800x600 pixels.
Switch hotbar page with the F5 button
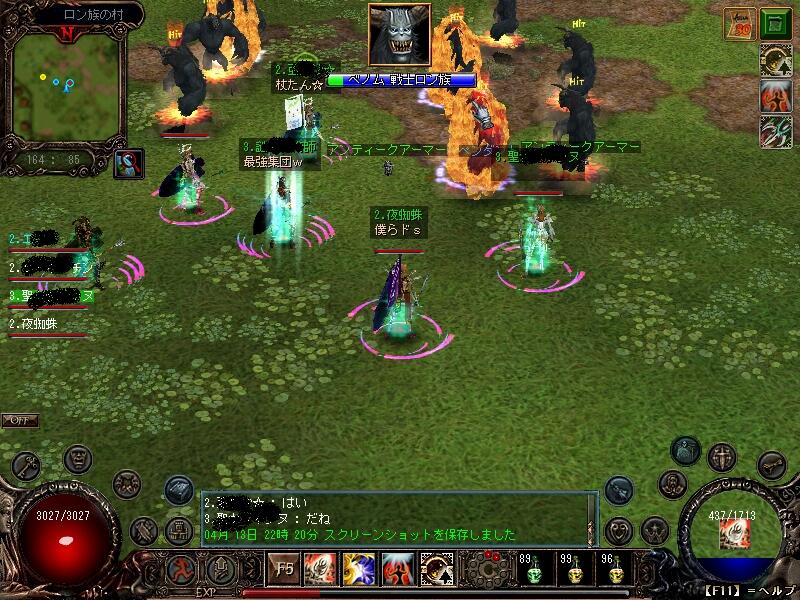[284, 571]
